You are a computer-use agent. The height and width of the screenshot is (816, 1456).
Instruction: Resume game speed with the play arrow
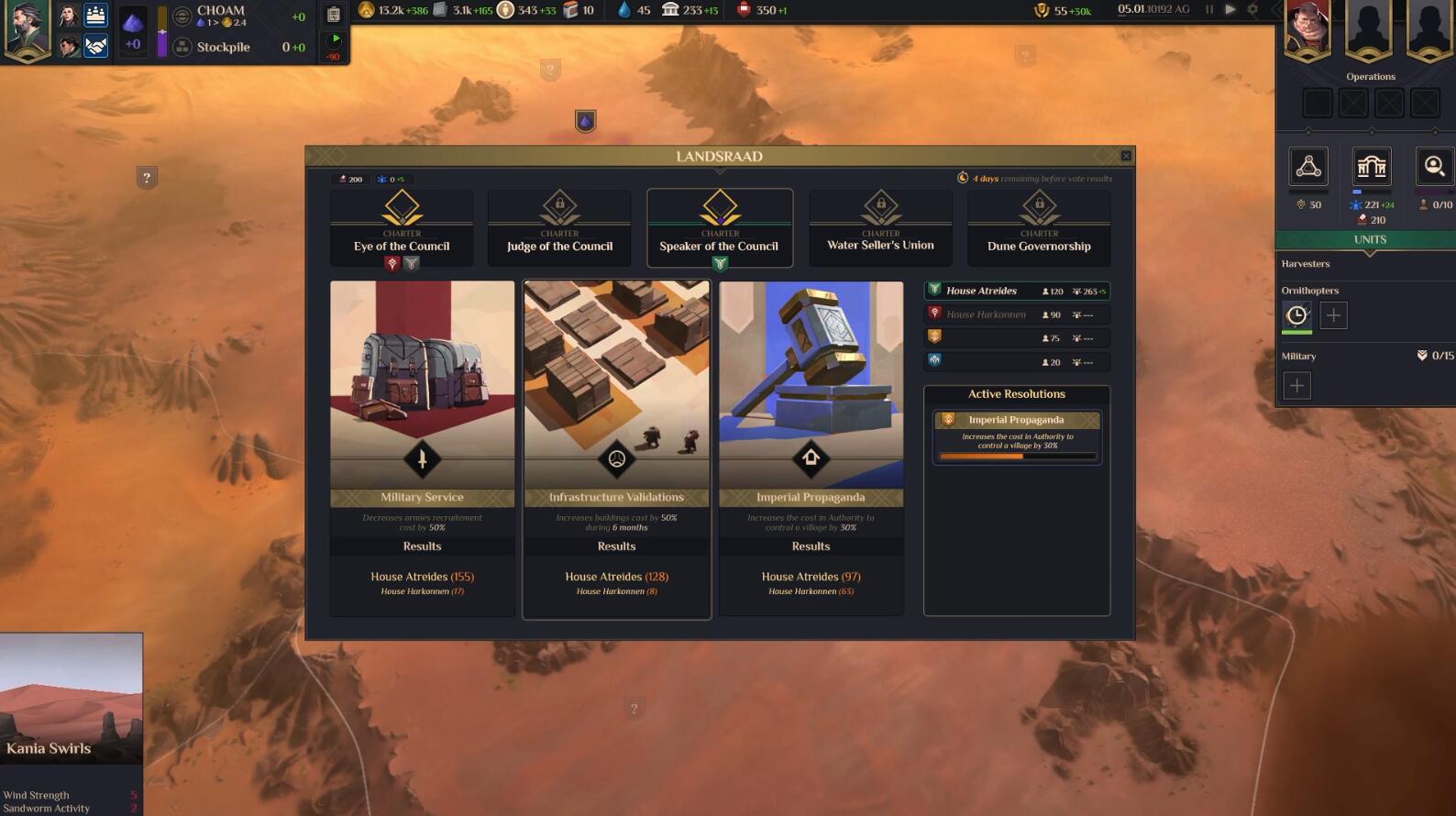(1230, 9)
